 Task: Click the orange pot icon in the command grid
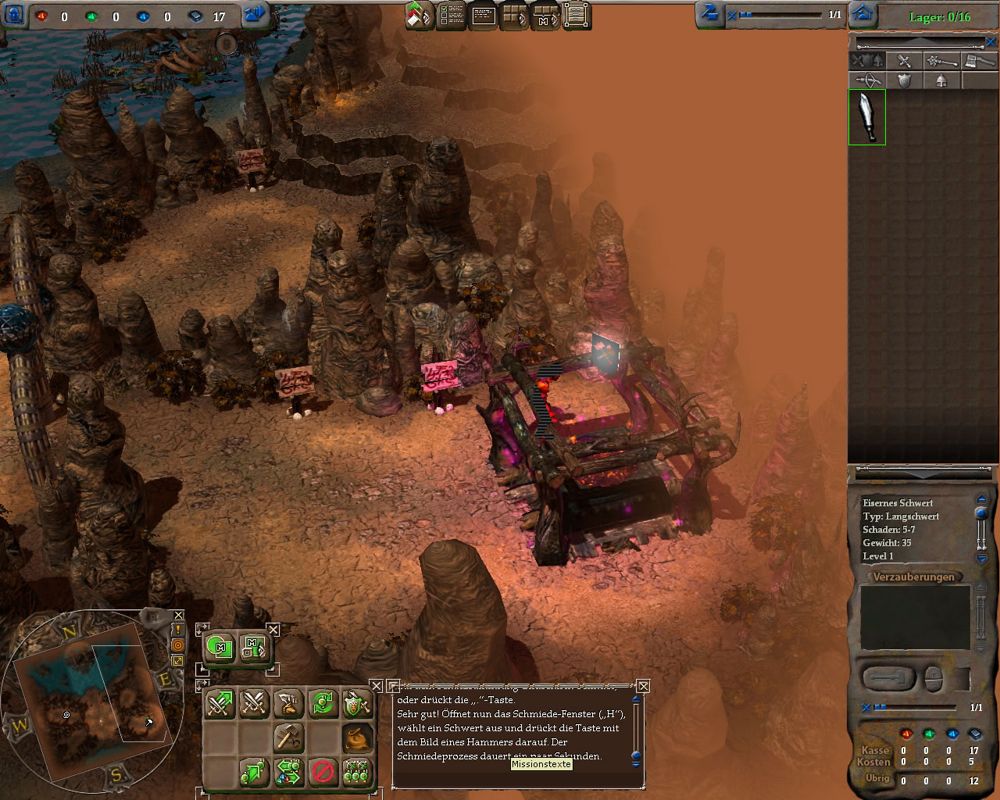tap(355, 738)
